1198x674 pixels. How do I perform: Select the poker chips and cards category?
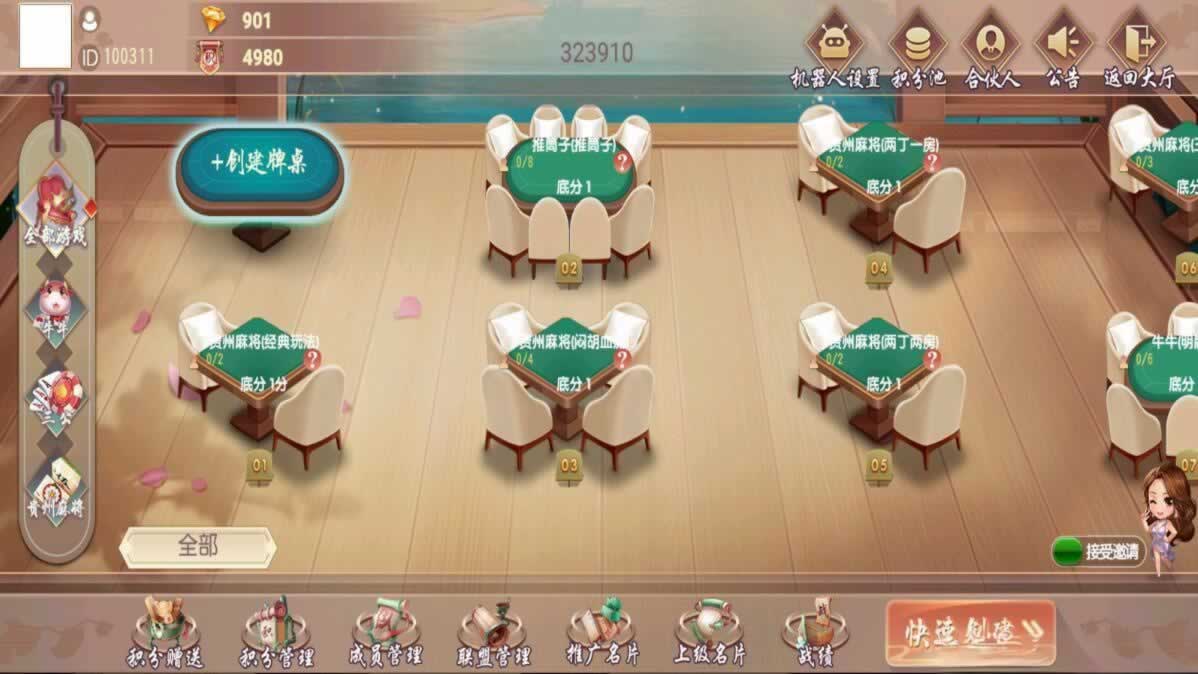coord(56,398)
